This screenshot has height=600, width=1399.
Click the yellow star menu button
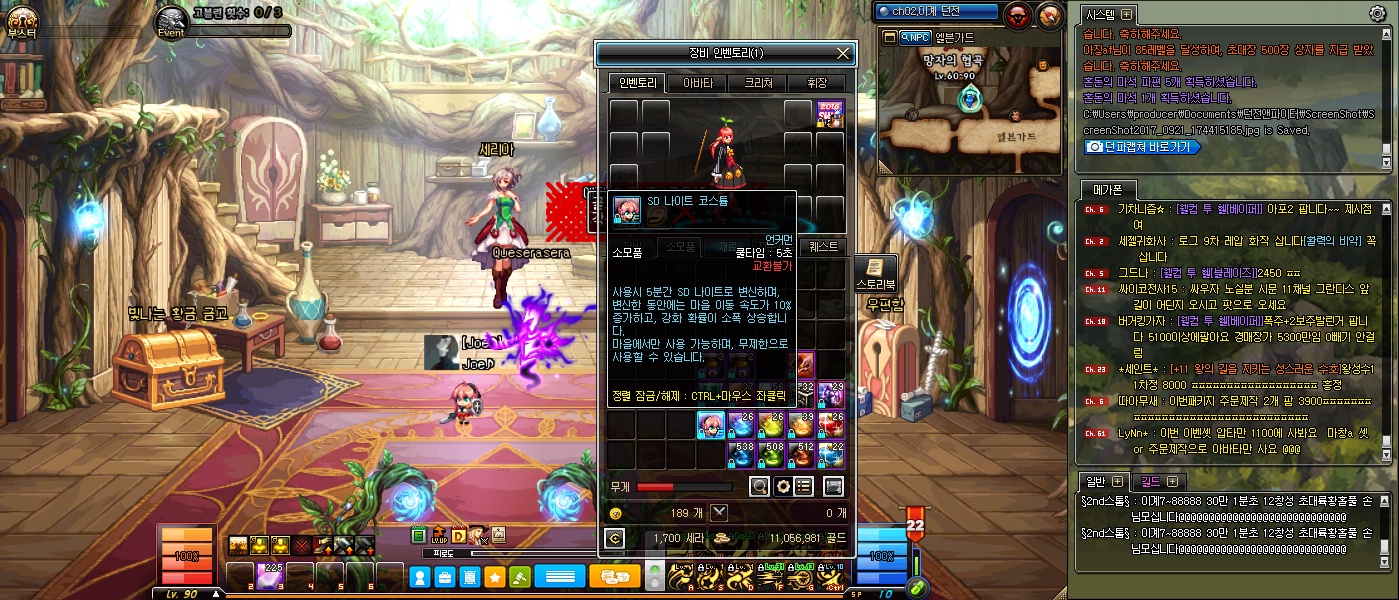click(x=494, y=577)
